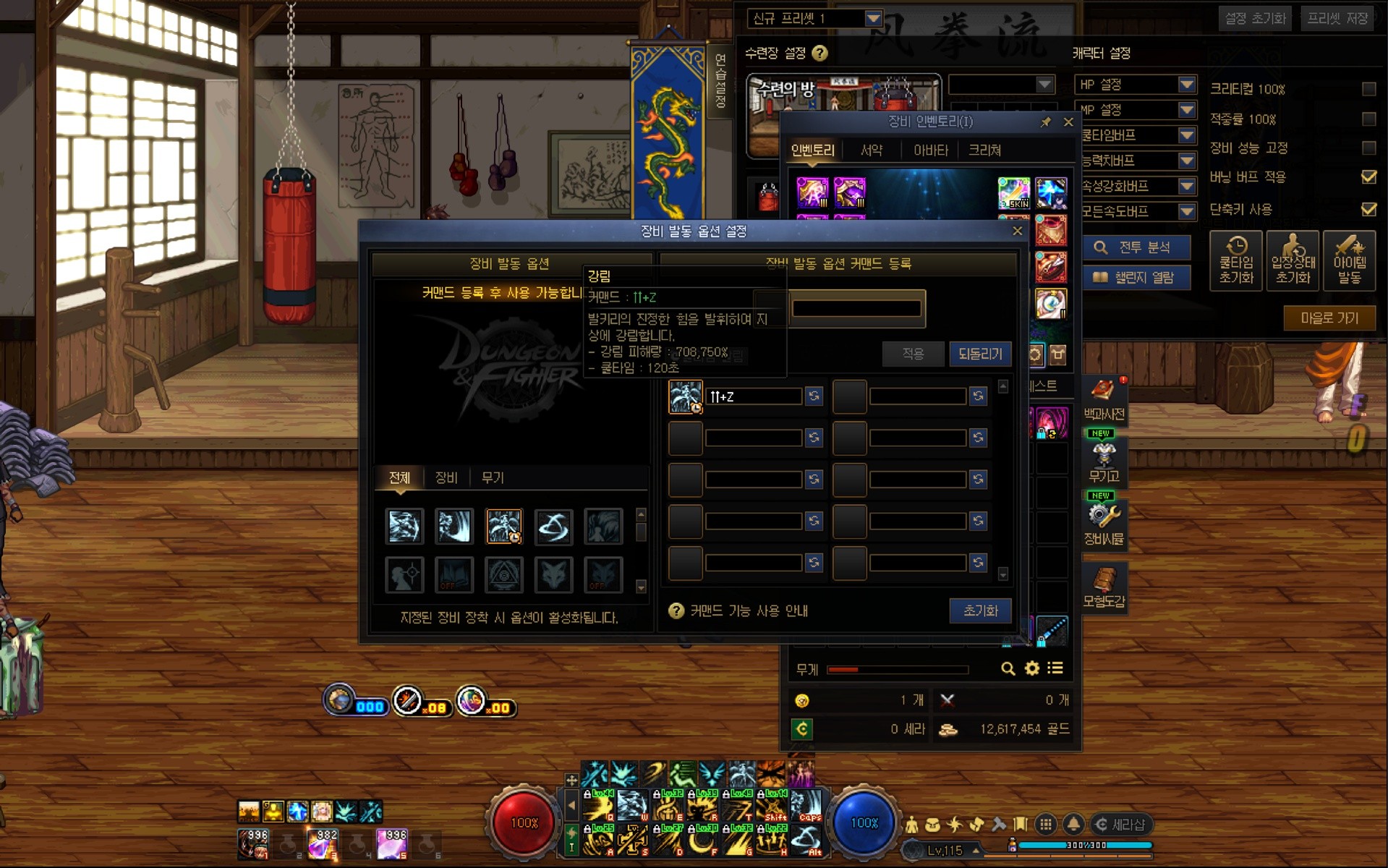Toggle the 버닝 버프 적용 checkbox
This screenshot has height=868, width=1388.
click(x=1368, y=177)
